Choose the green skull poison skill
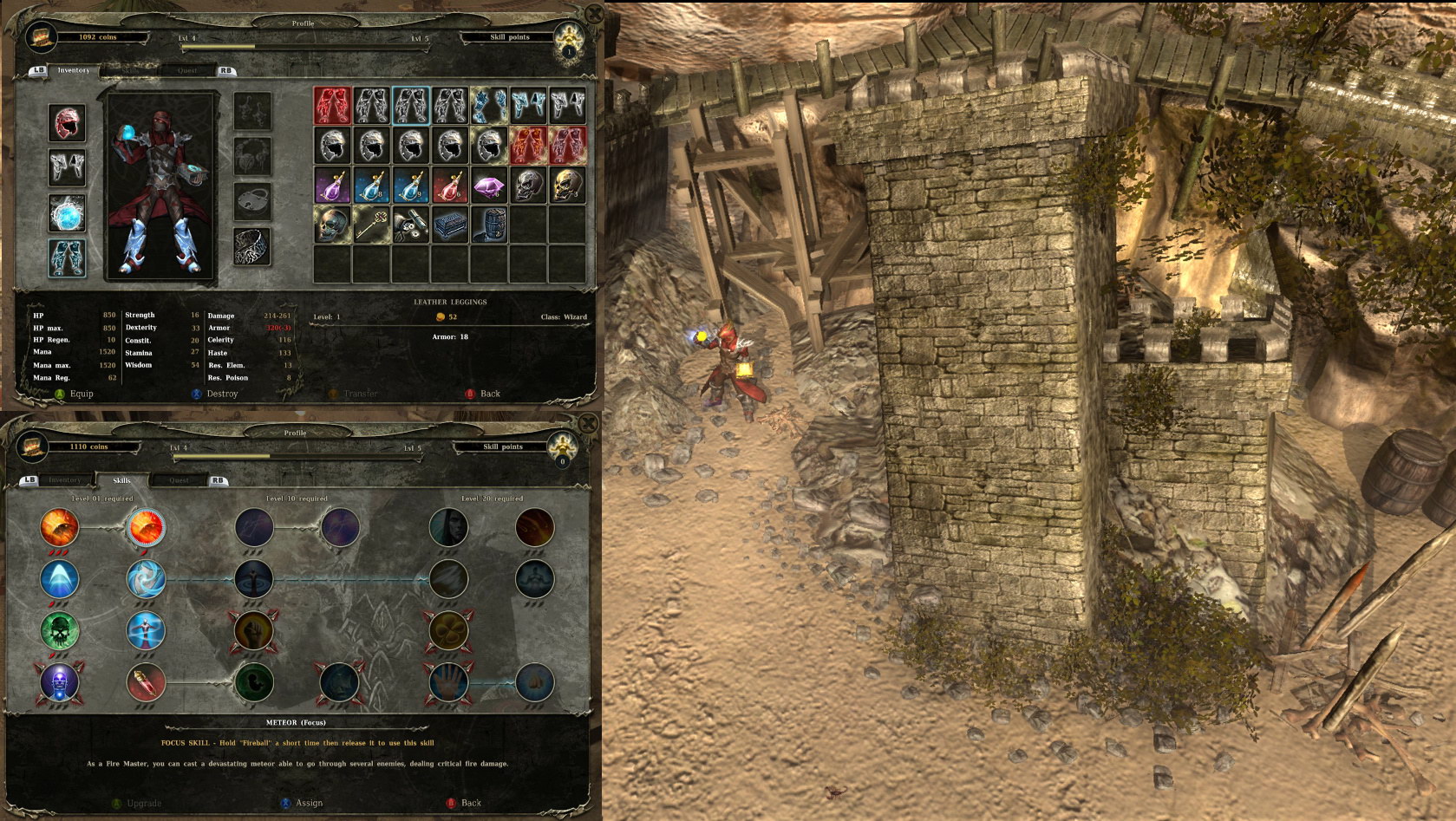 60,630
